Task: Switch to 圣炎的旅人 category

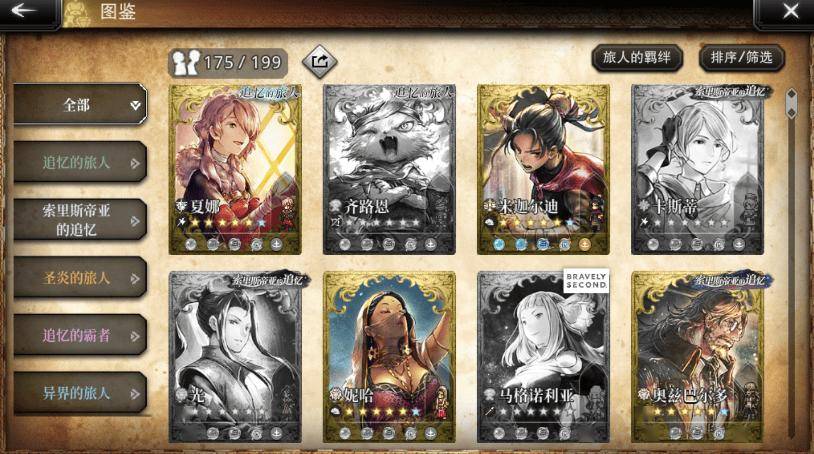Action: click(x=80, y=277)
